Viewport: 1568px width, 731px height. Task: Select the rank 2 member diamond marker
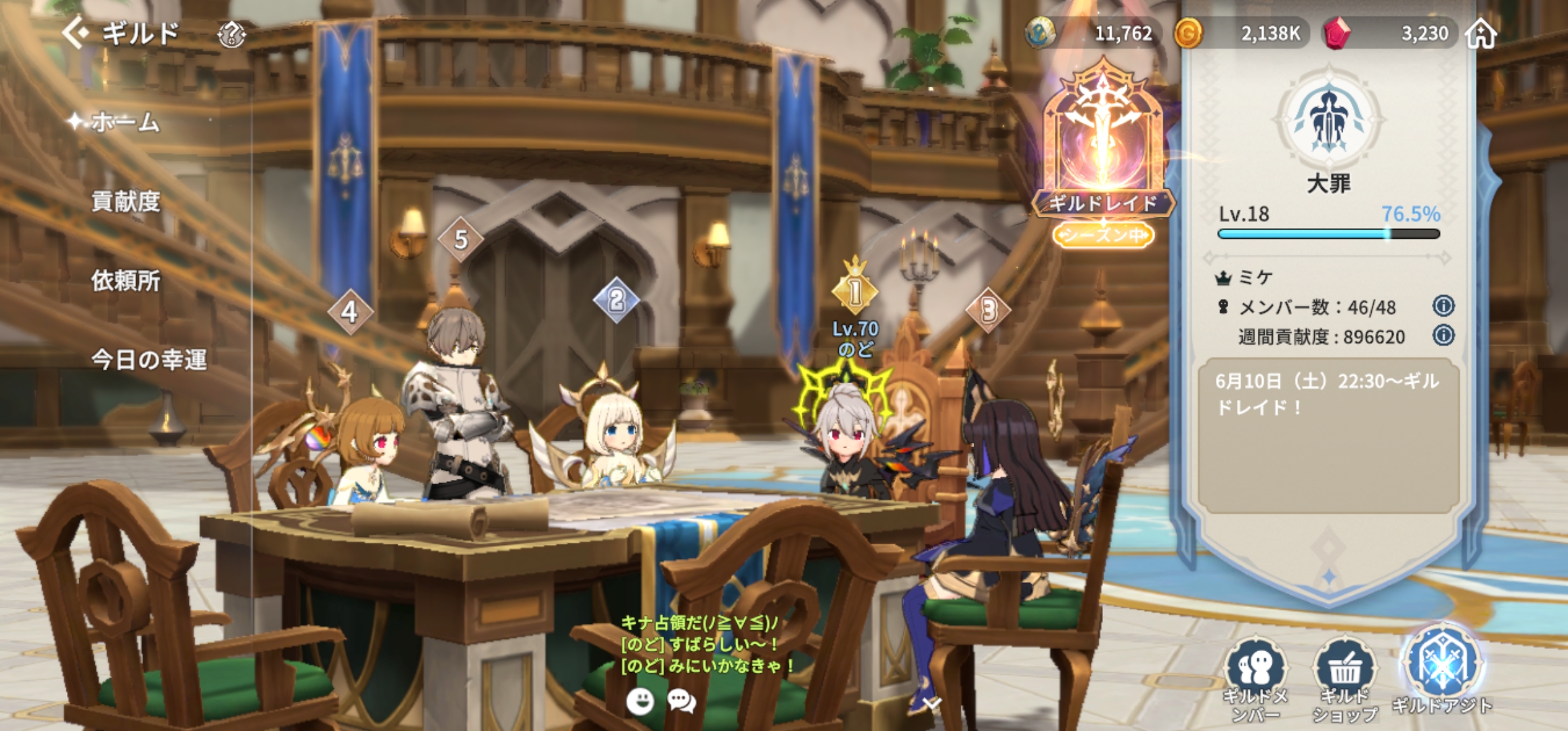click(616, 300)
